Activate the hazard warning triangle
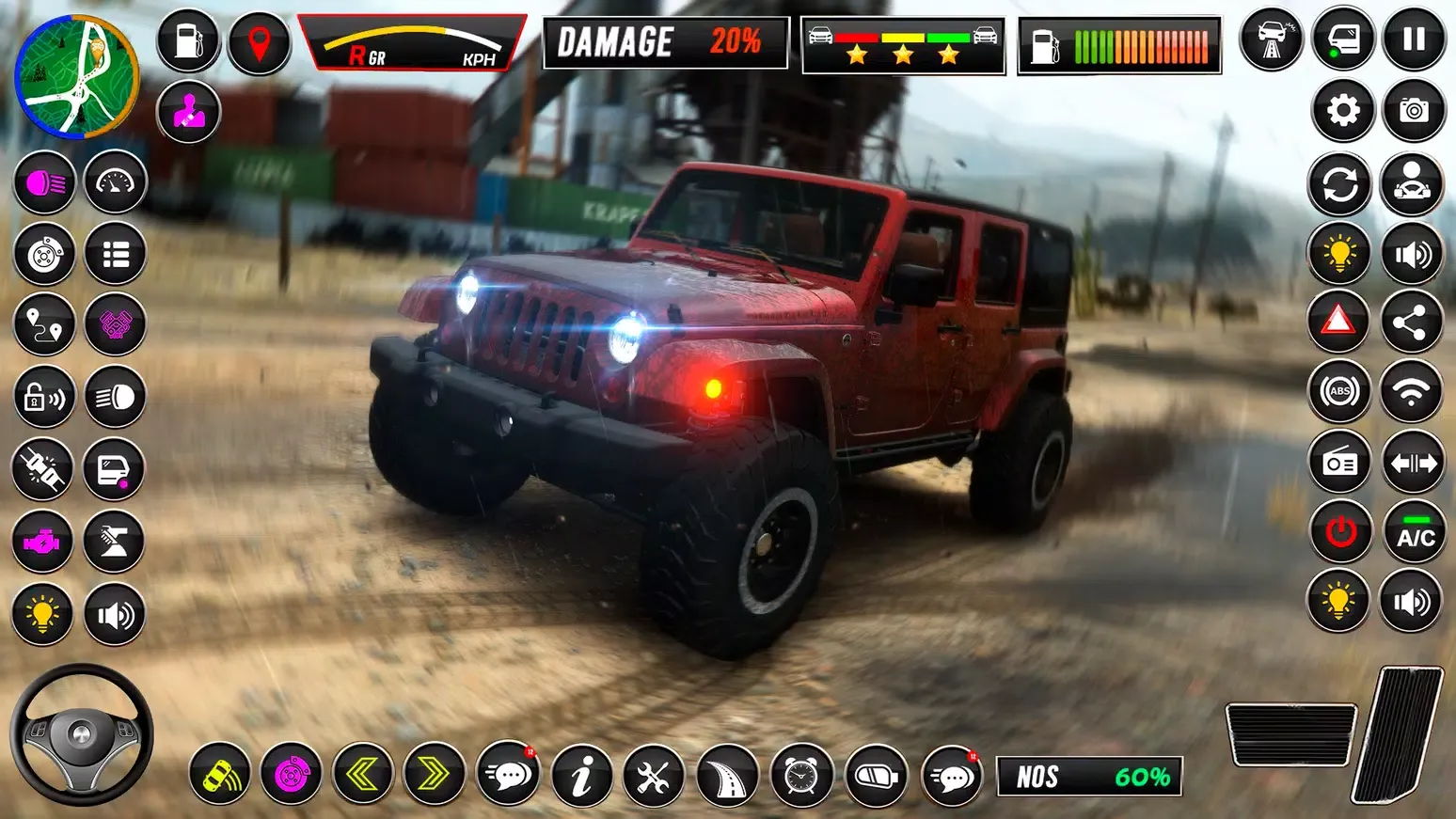The height and width of the screenshot is (819, 1456). click(x=1338, y=320)
